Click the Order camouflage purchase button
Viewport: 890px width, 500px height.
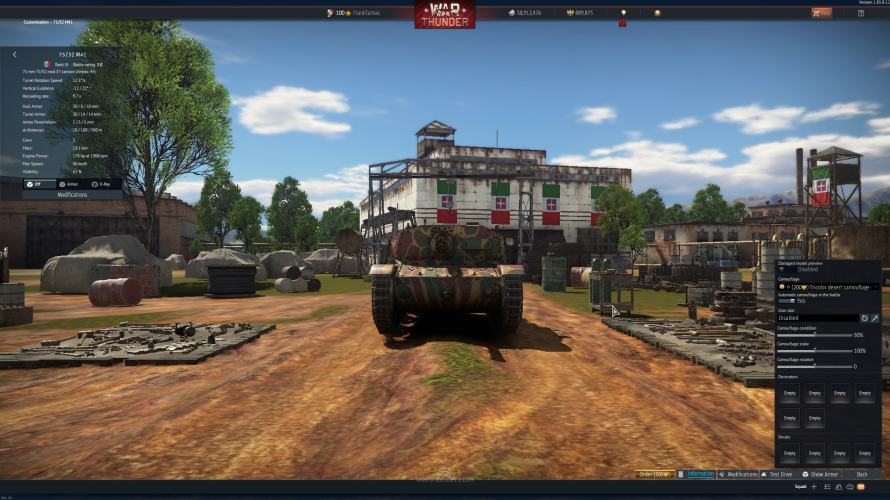[x=654, y=474]
